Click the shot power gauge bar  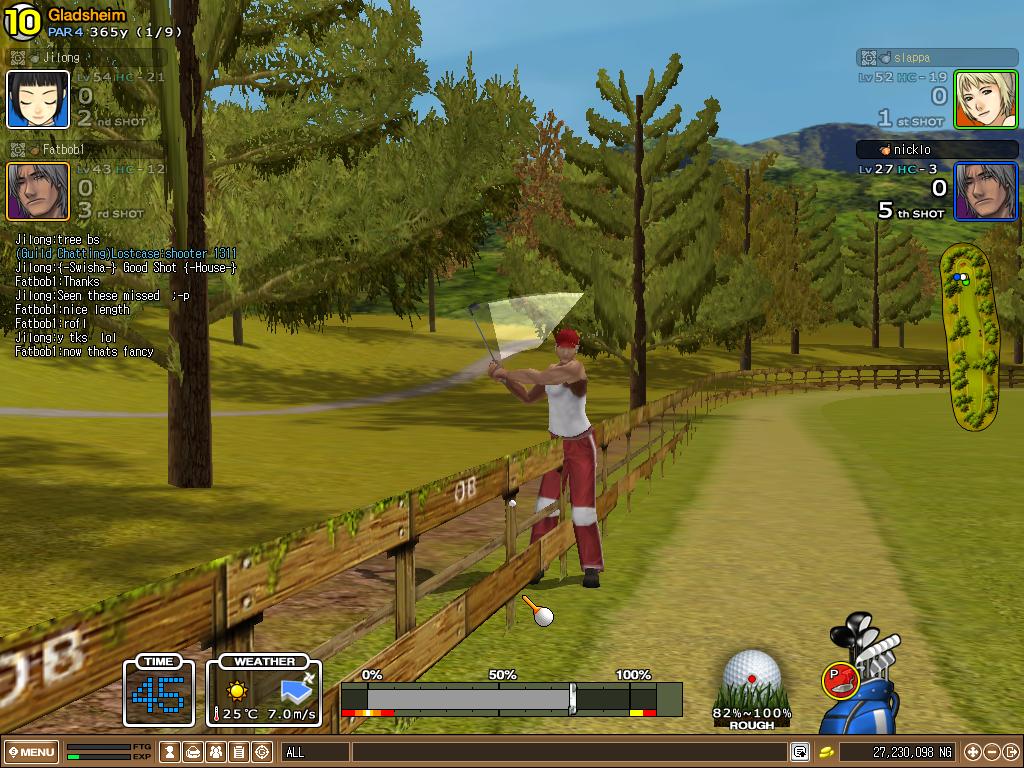(510, 697)
